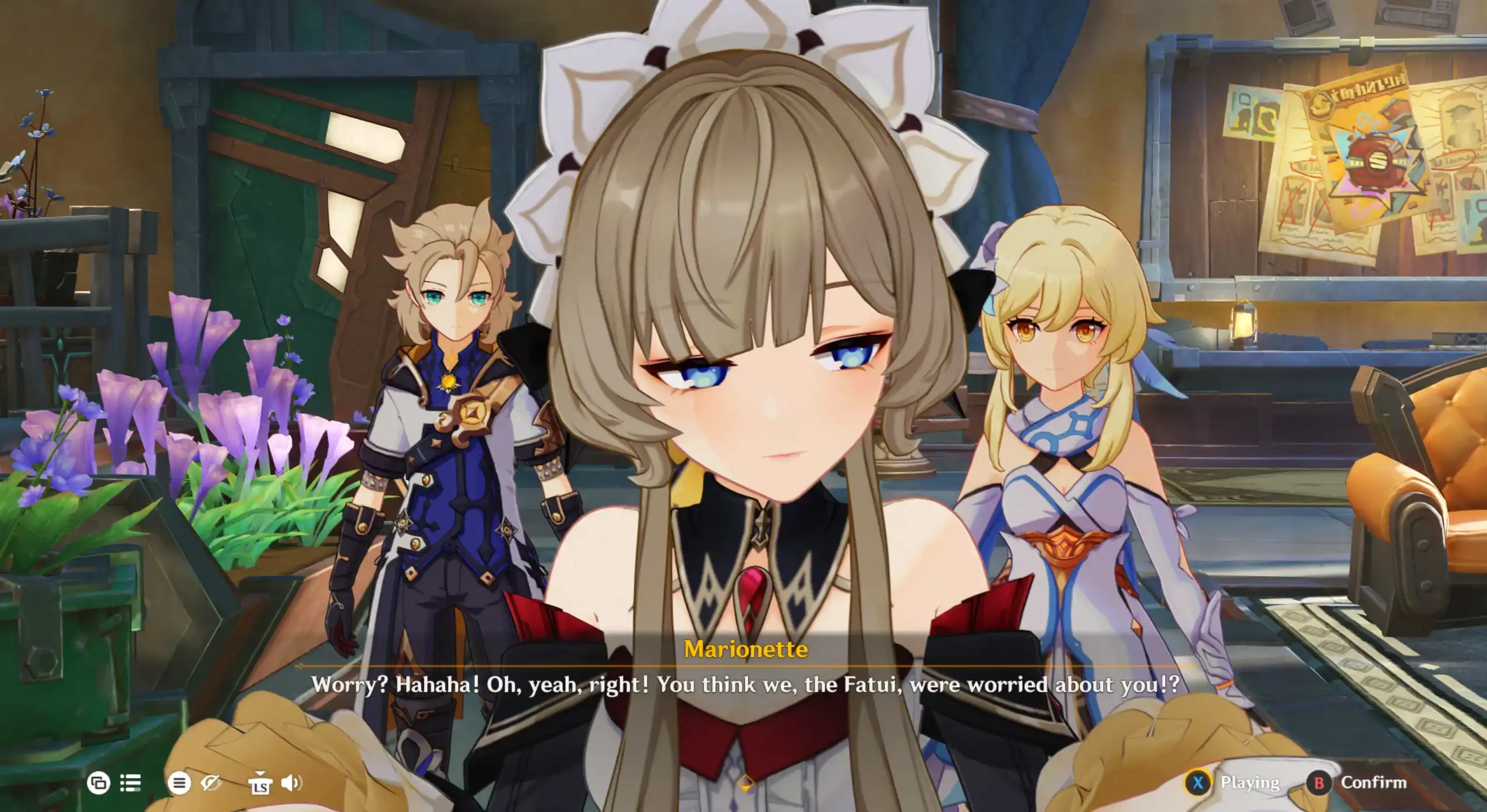Open the circular hamburger menu icon

coord(180,783)
